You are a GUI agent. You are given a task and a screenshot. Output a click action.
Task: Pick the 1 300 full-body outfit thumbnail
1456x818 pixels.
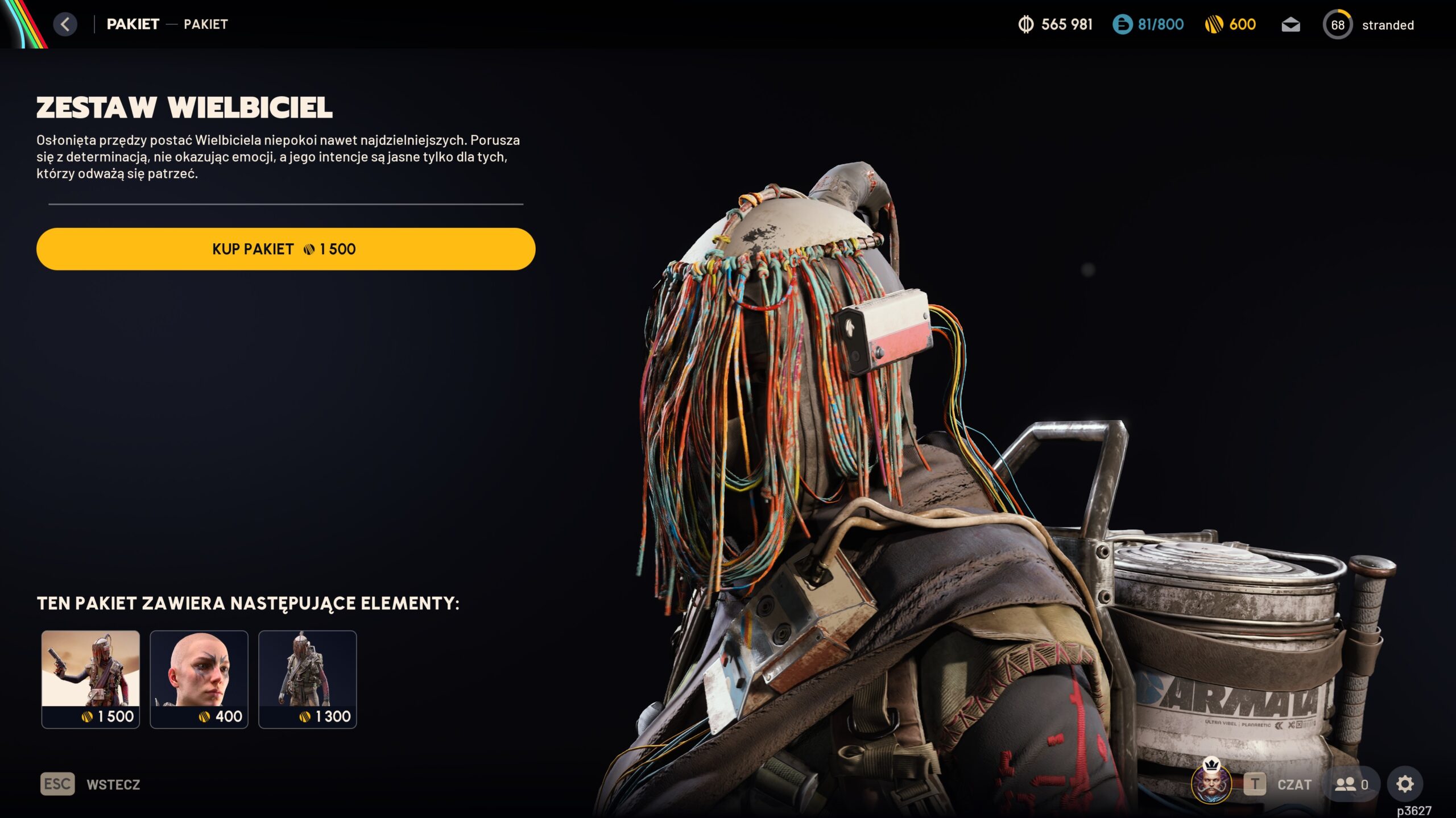point(308,679)
